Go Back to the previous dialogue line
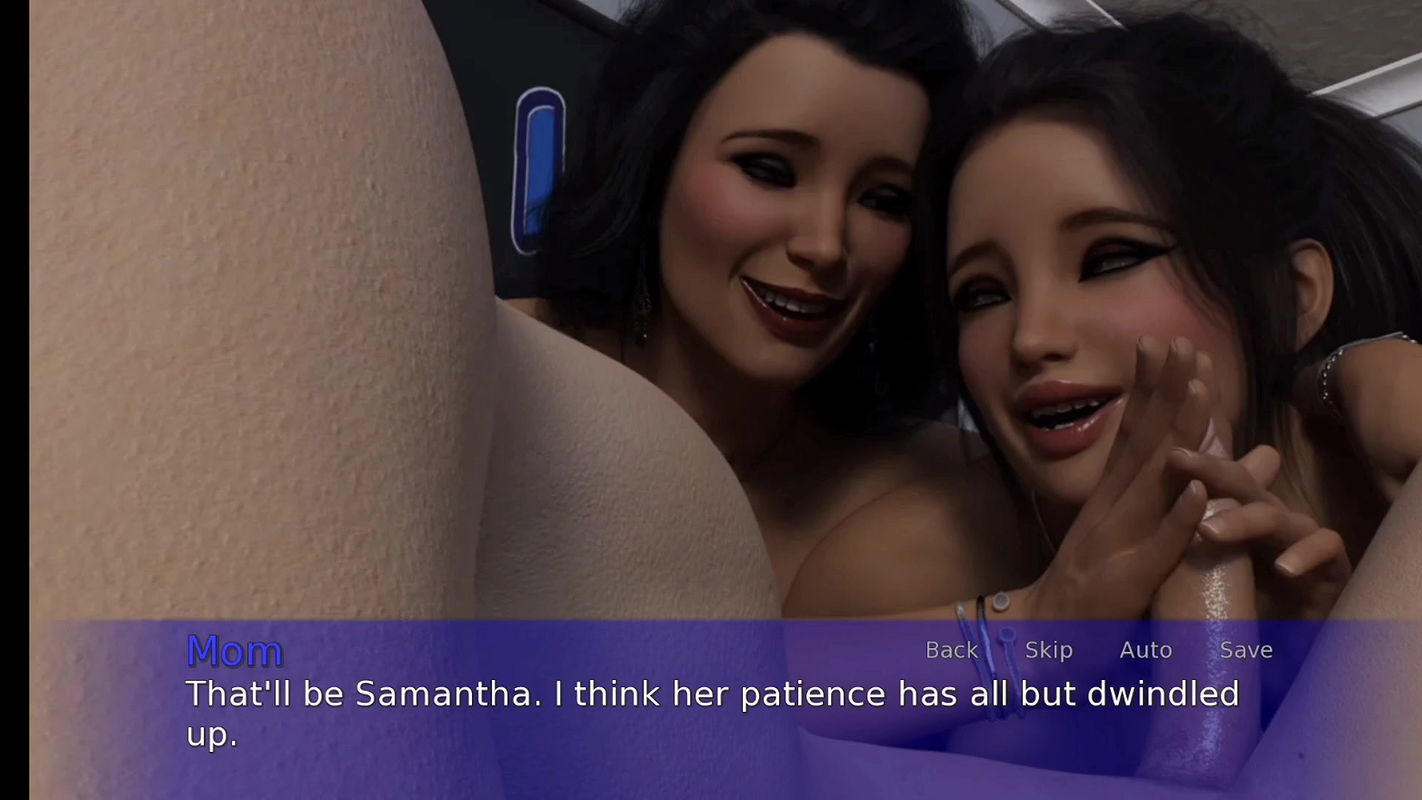The height and width of the screenshot is (800, 1422). [952, 650]
